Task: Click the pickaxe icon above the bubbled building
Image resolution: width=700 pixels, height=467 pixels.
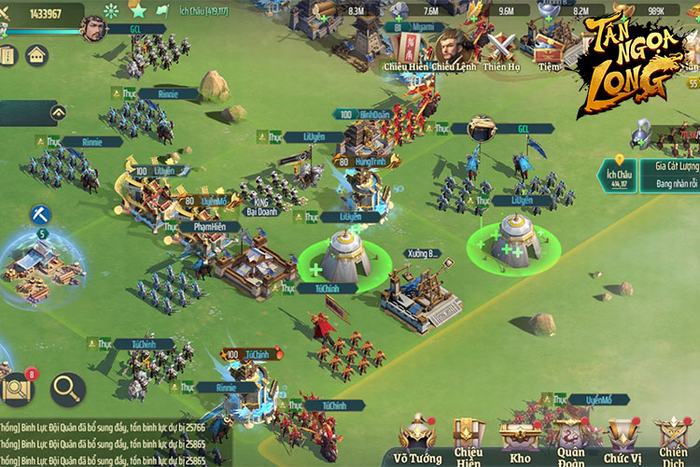Action: tap(40, 213)
